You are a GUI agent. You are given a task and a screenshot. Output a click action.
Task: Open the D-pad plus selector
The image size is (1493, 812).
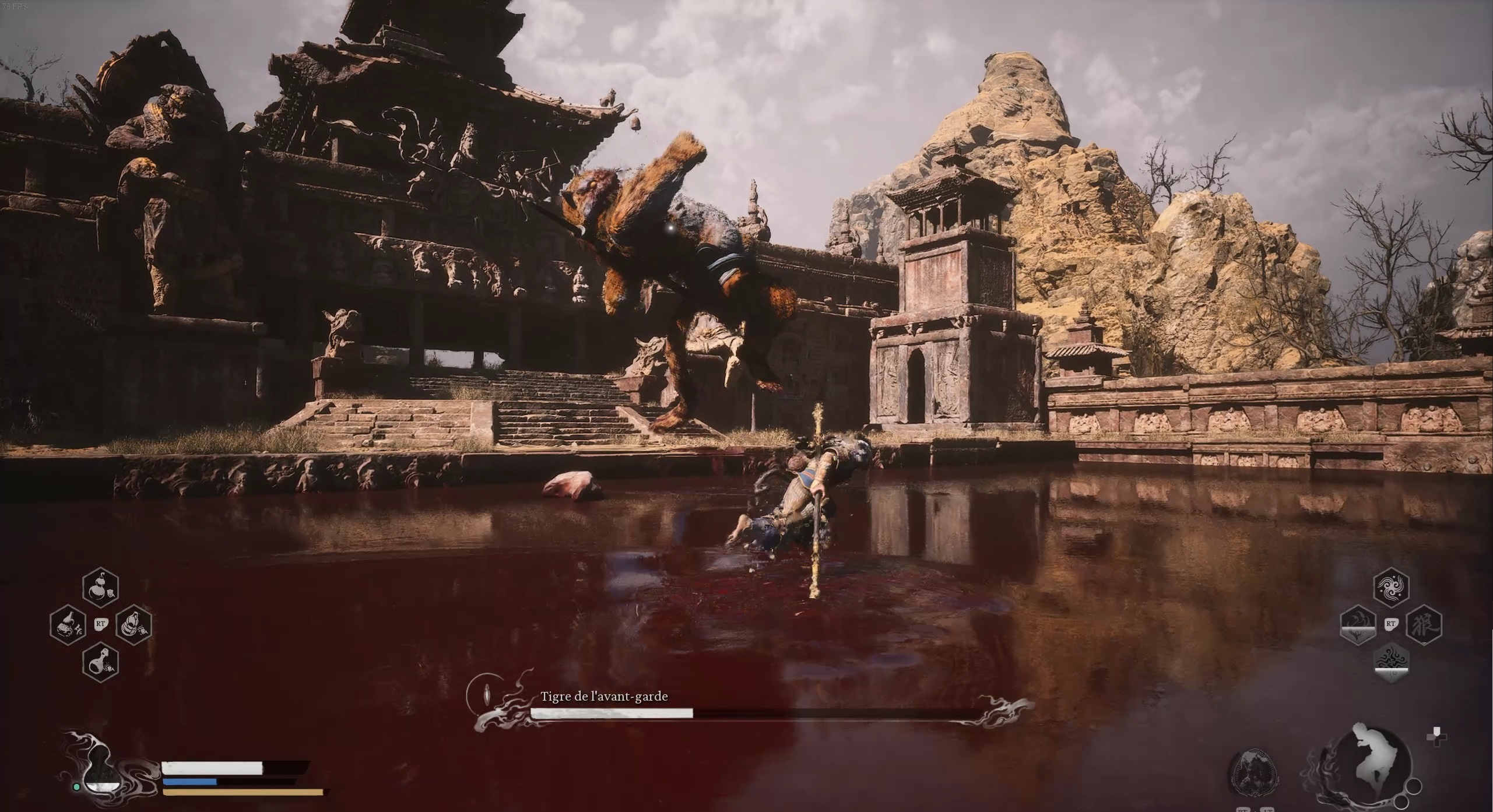click(x=1436, y=736)
